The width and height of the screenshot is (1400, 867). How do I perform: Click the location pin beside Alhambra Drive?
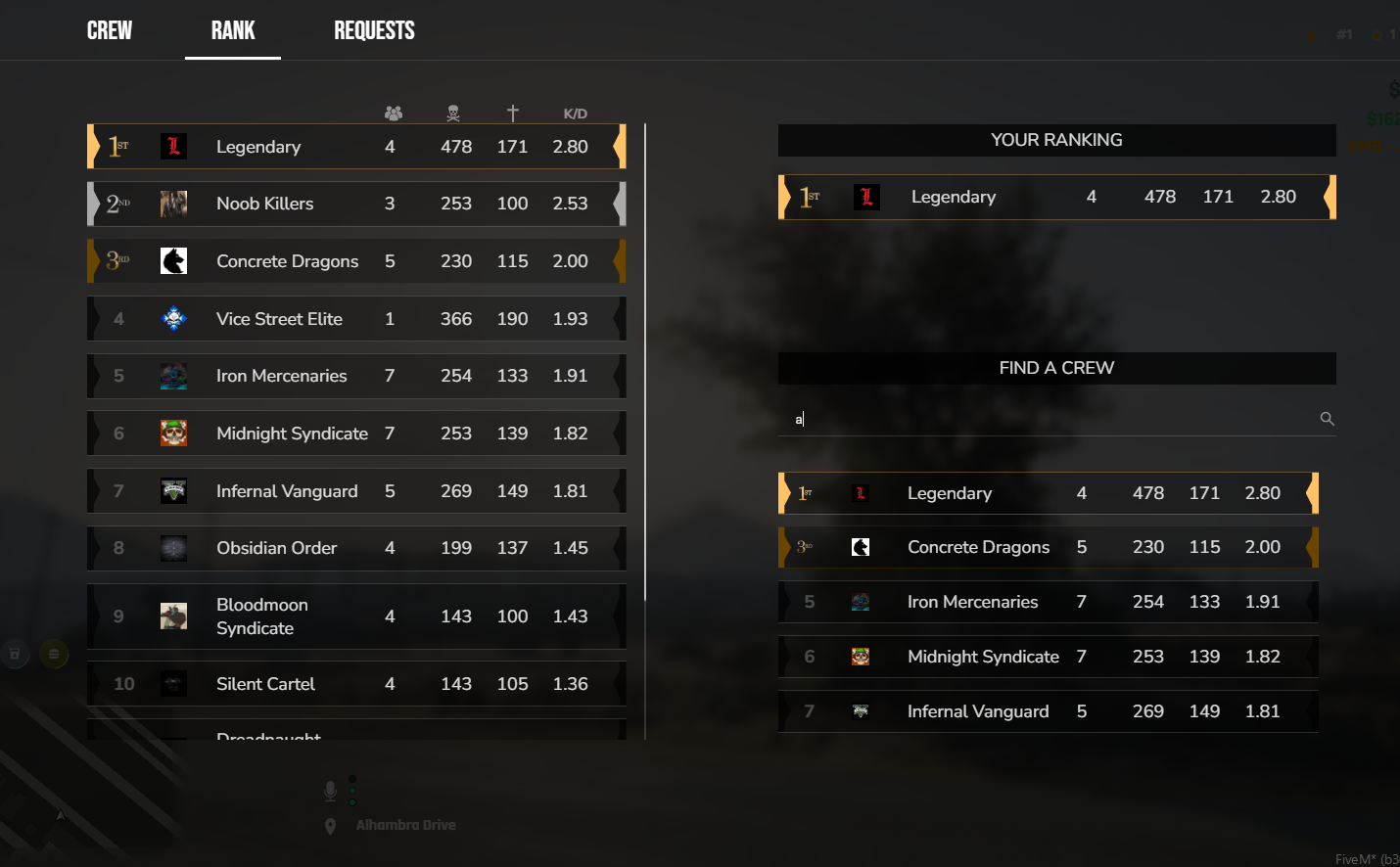(330, 826)
